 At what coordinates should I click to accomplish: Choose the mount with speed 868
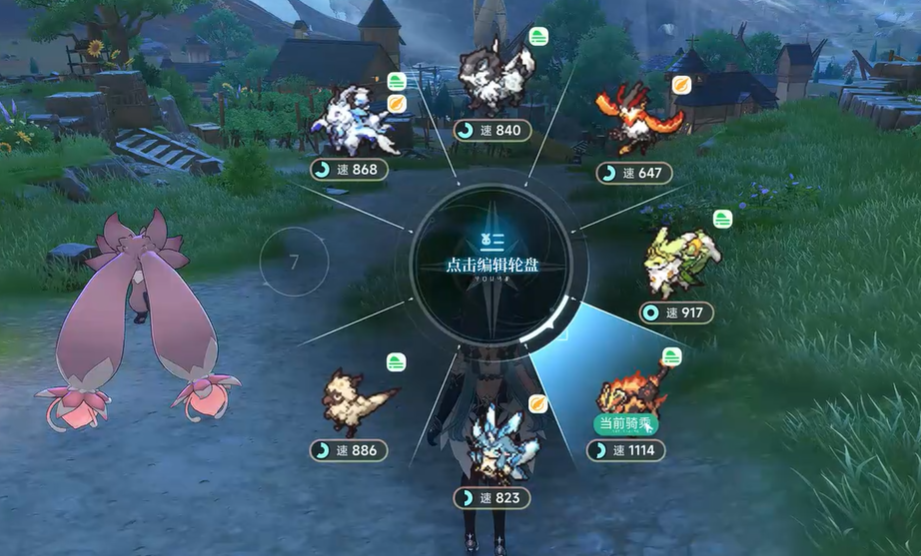click(x=355, y=122)
